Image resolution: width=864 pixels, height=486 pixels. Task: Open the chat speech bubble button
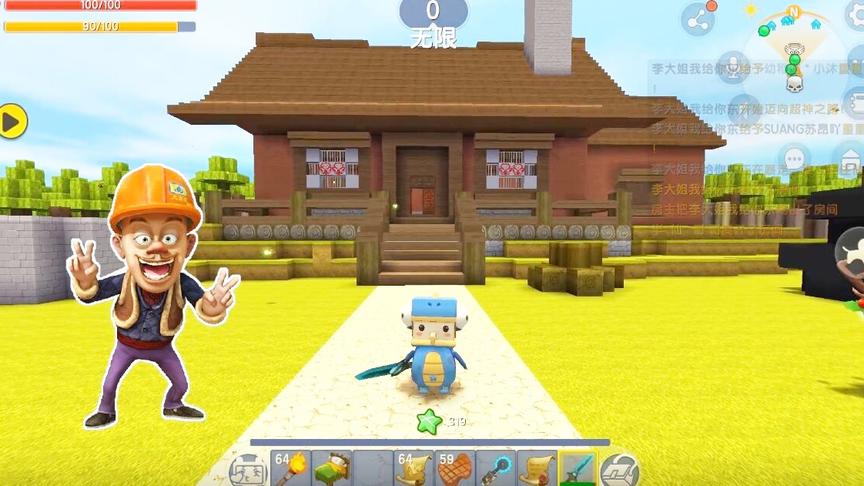pyautogui.click(x=795, y=158)
